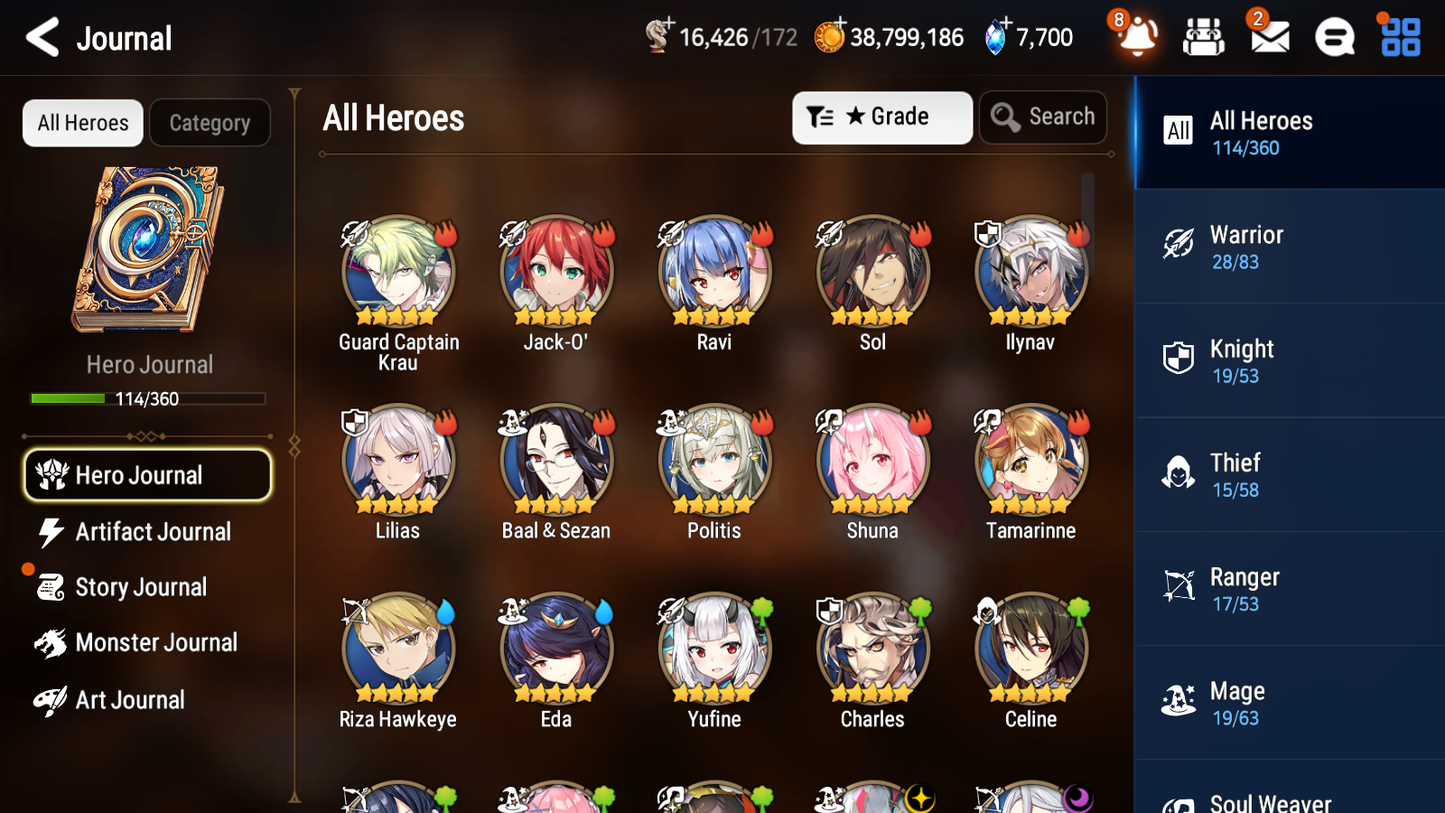Open the star Grade filter dropdown
The image size is (1445, 813).
tap(882, 117)
